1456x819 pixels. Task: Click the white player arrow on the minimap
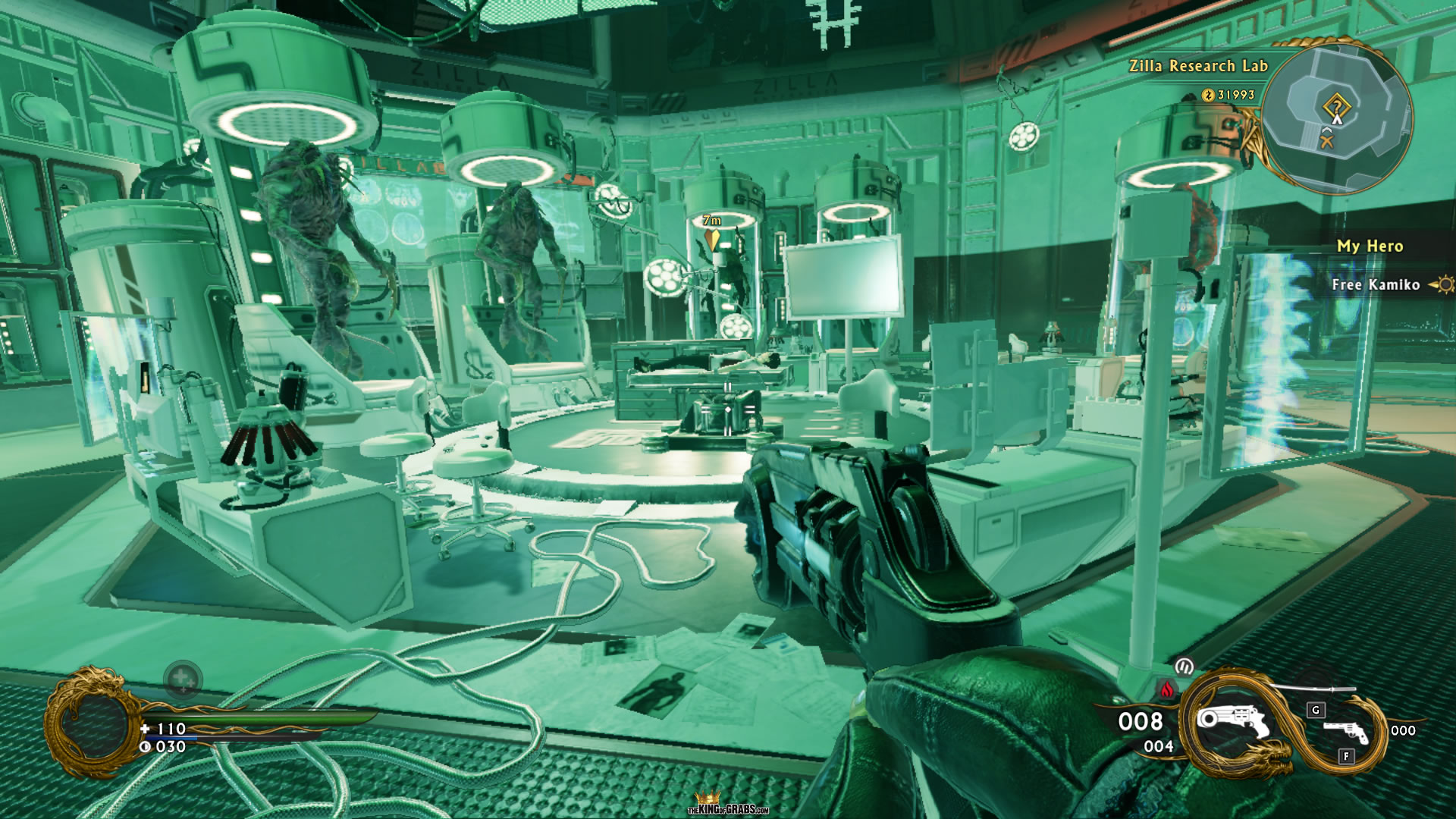click(x=1337, y=119)
